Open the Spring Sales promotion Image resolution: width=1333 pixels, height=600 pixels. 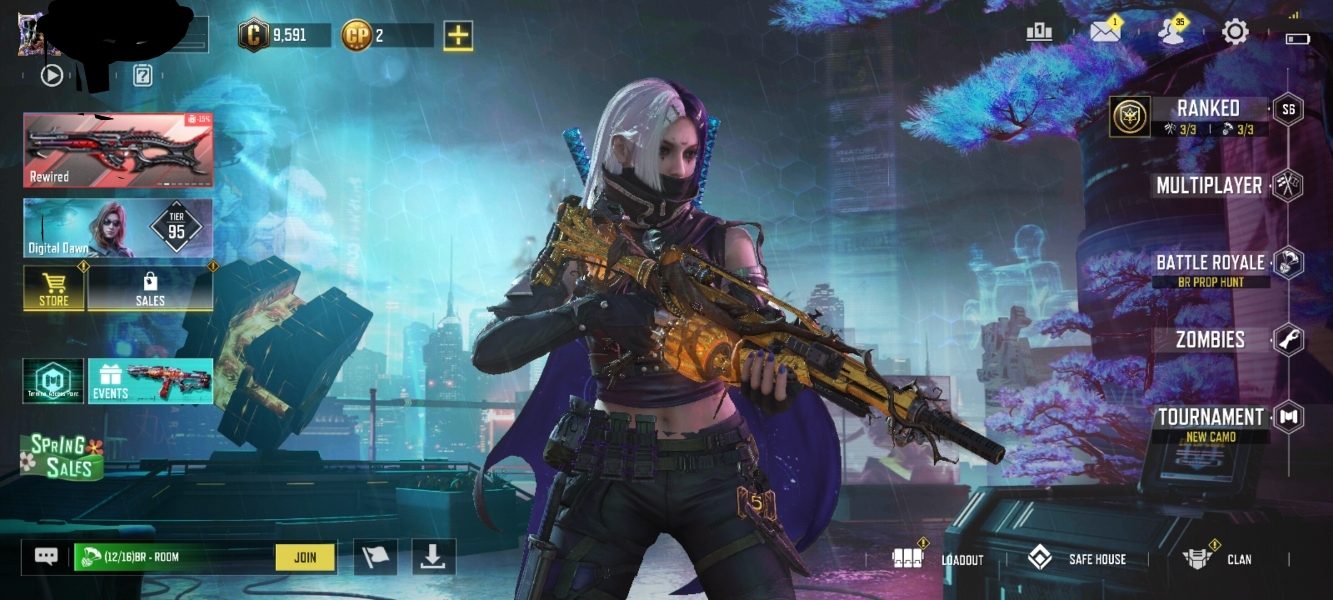coord(62,455)
